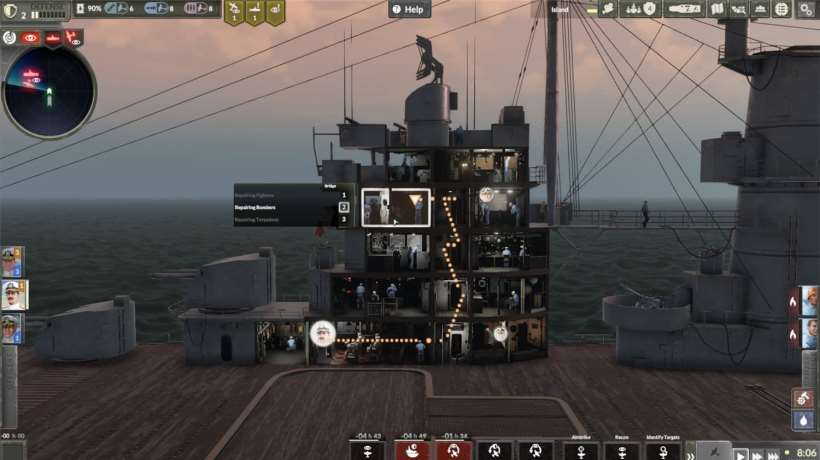This screenshot has width=820, height=460.
Task: Activate the water drop flooding button
Action: pos(803,422)
